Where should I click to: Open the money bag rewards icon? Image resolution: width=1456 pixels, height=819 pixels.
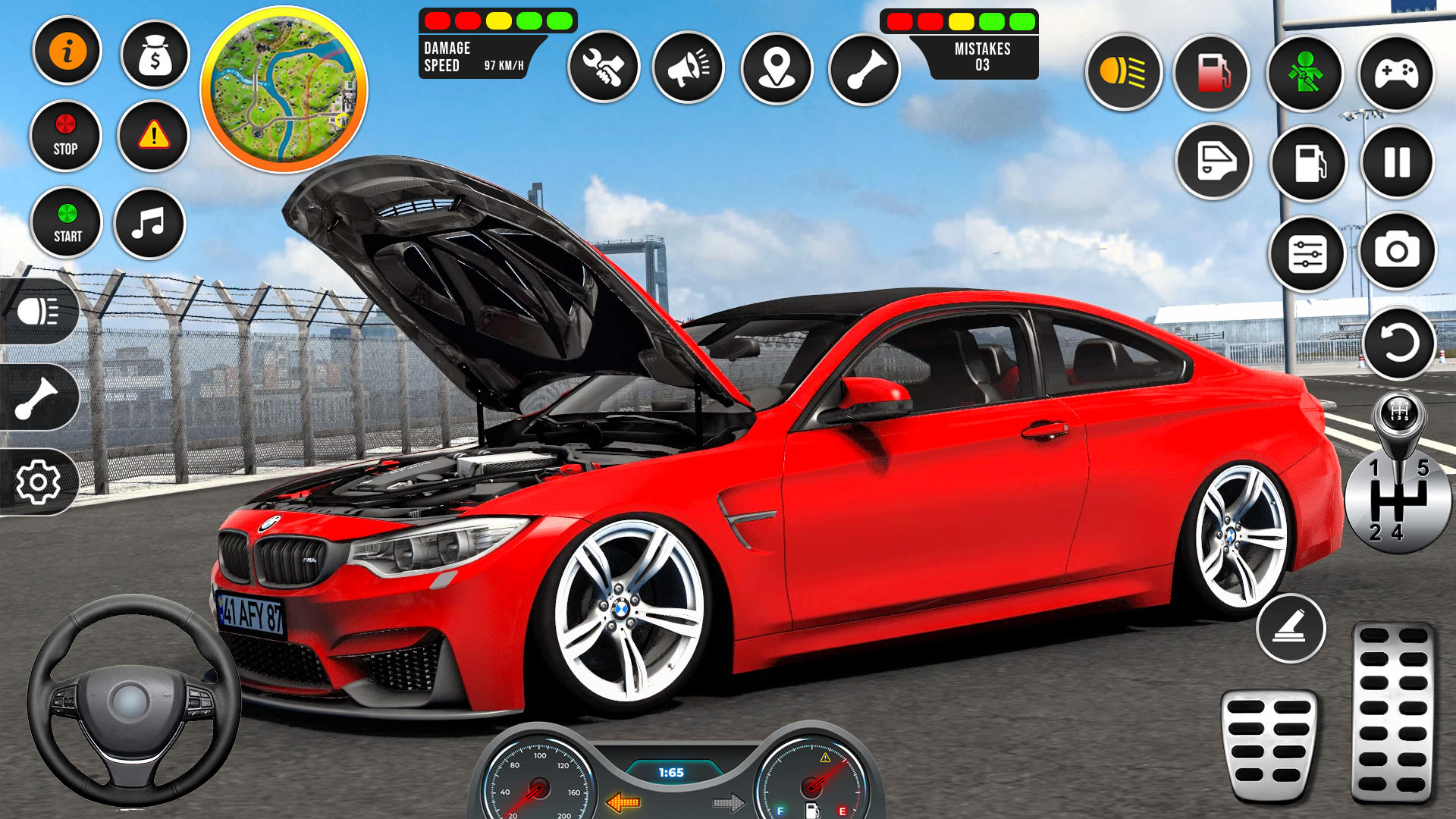(x=153, y=49)
